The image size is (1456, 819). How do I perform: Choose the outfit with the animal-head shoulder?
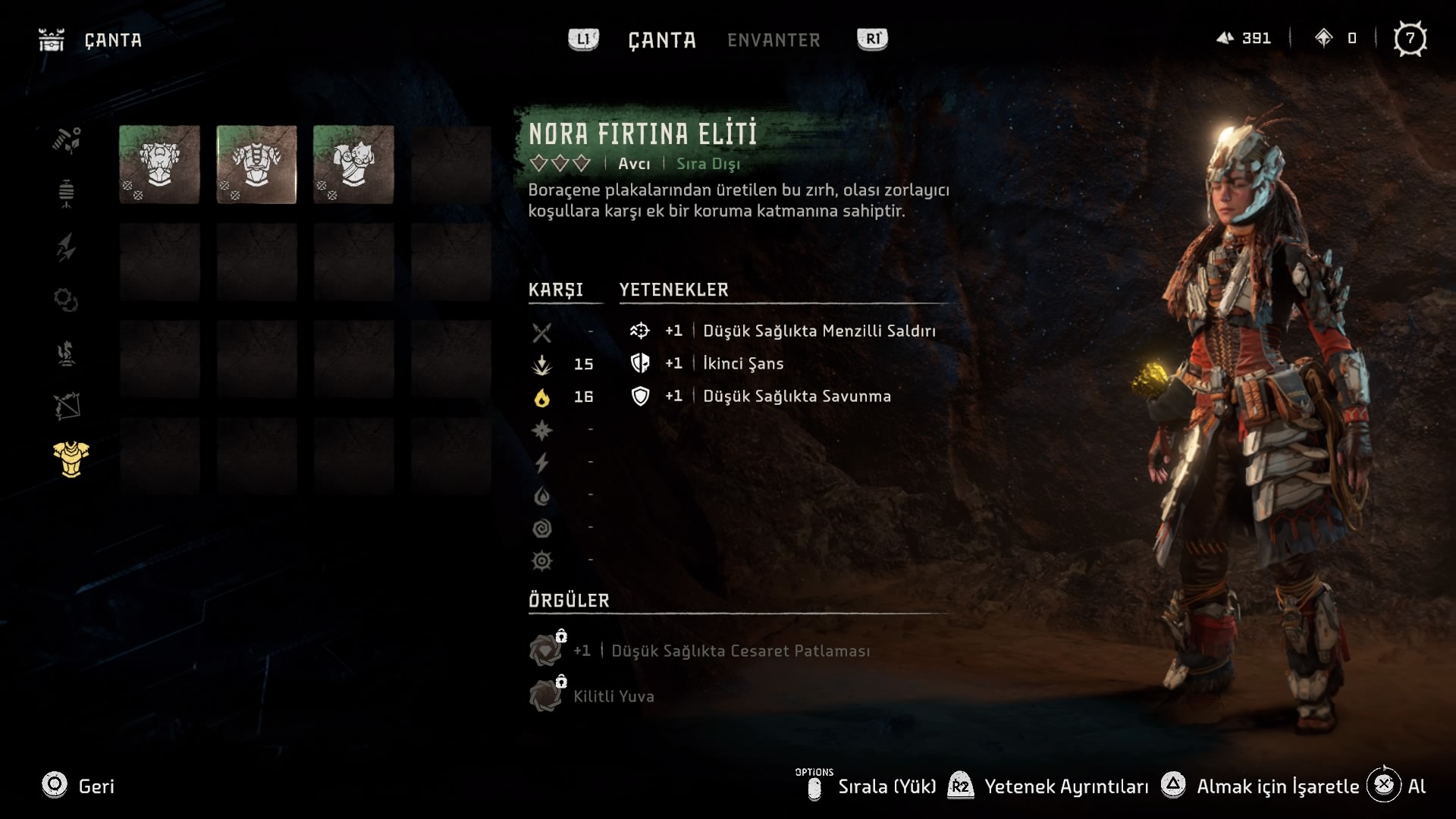point(353,165)
